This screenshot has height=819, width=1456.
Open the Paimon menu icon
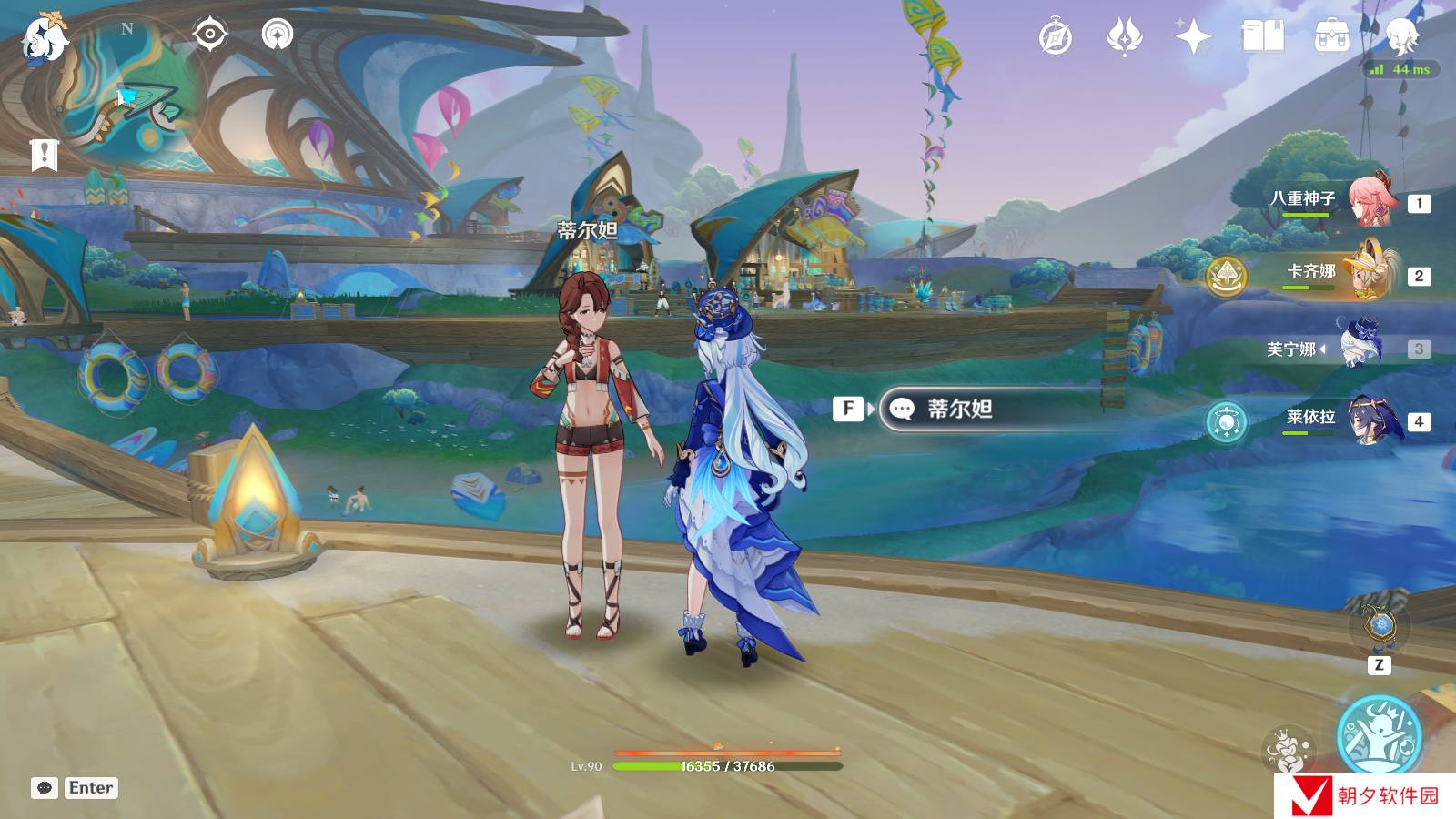pos(45,40)
